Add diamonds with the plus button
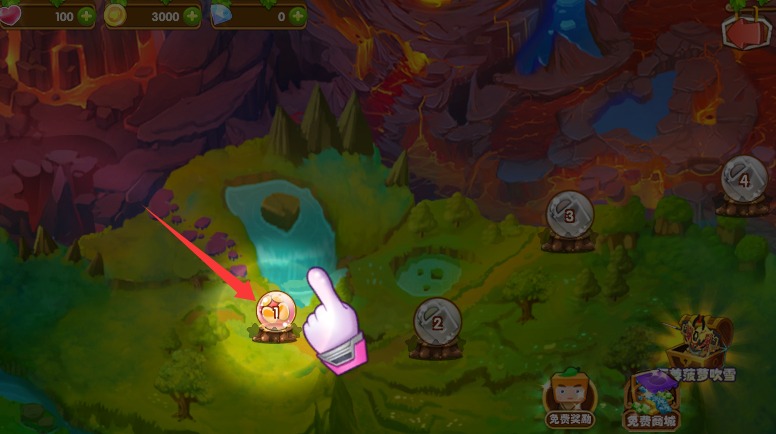The width and height of the screenshot is (776, 434). 297,17
